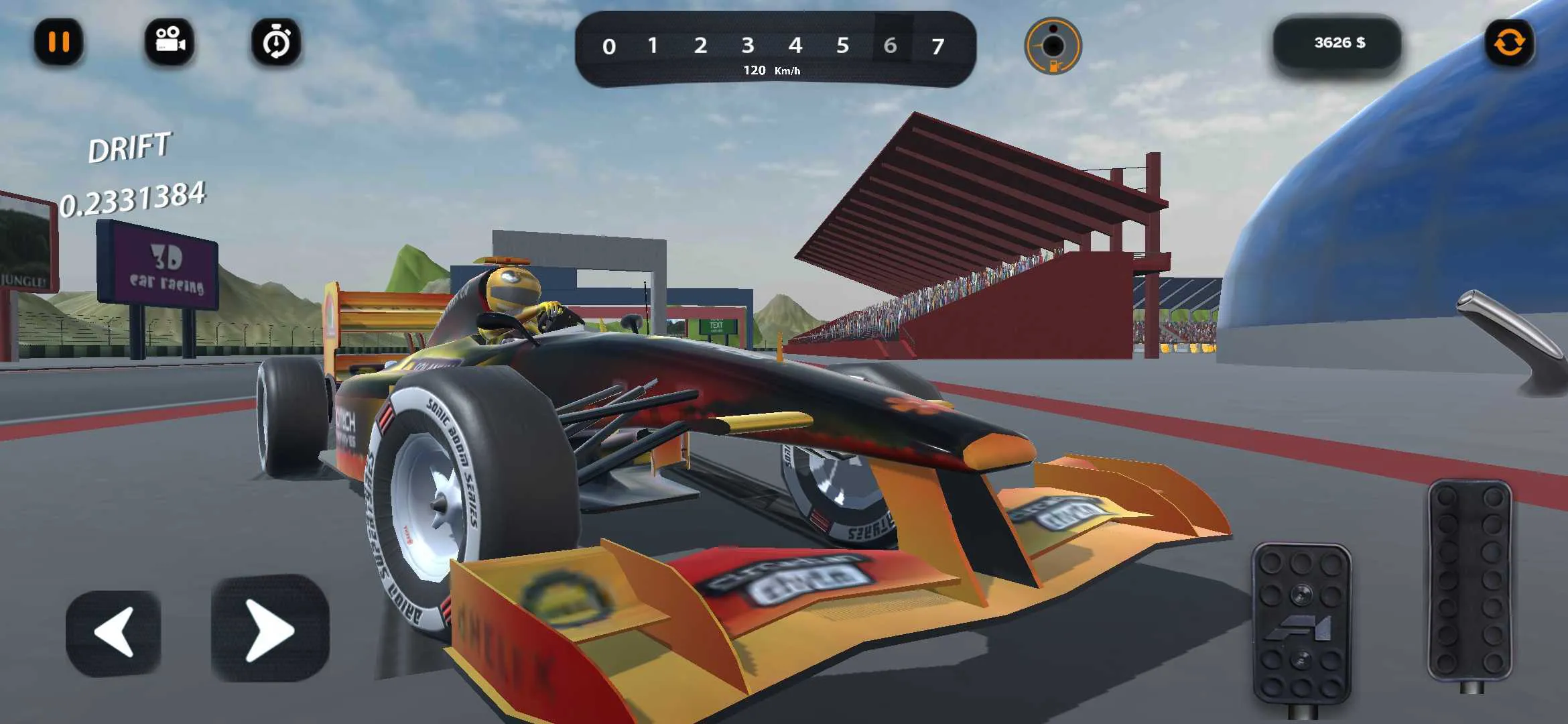This screenshot has width=1568, height=724.
Task: Tap the highlighted gear 6
Action: click(x=891, y=46)
